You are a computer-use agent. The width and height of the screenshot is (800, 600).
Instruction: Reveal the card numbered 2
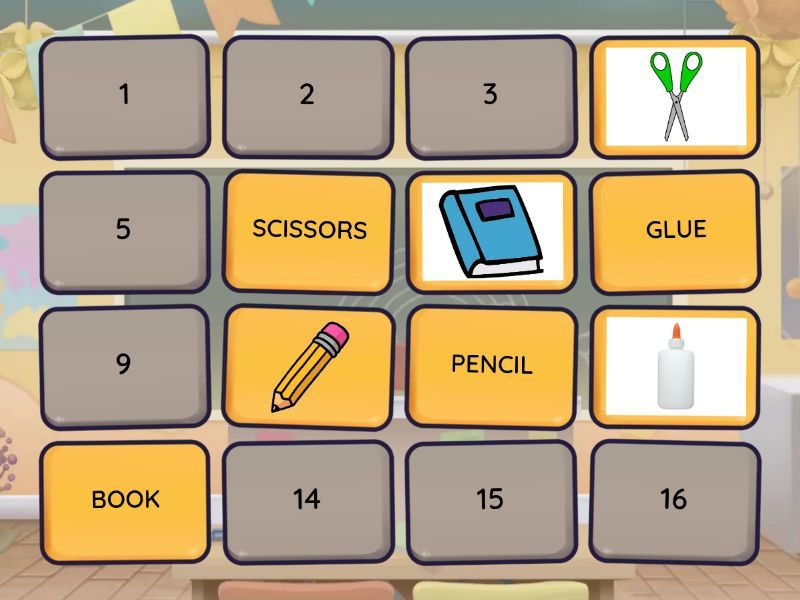307,96
